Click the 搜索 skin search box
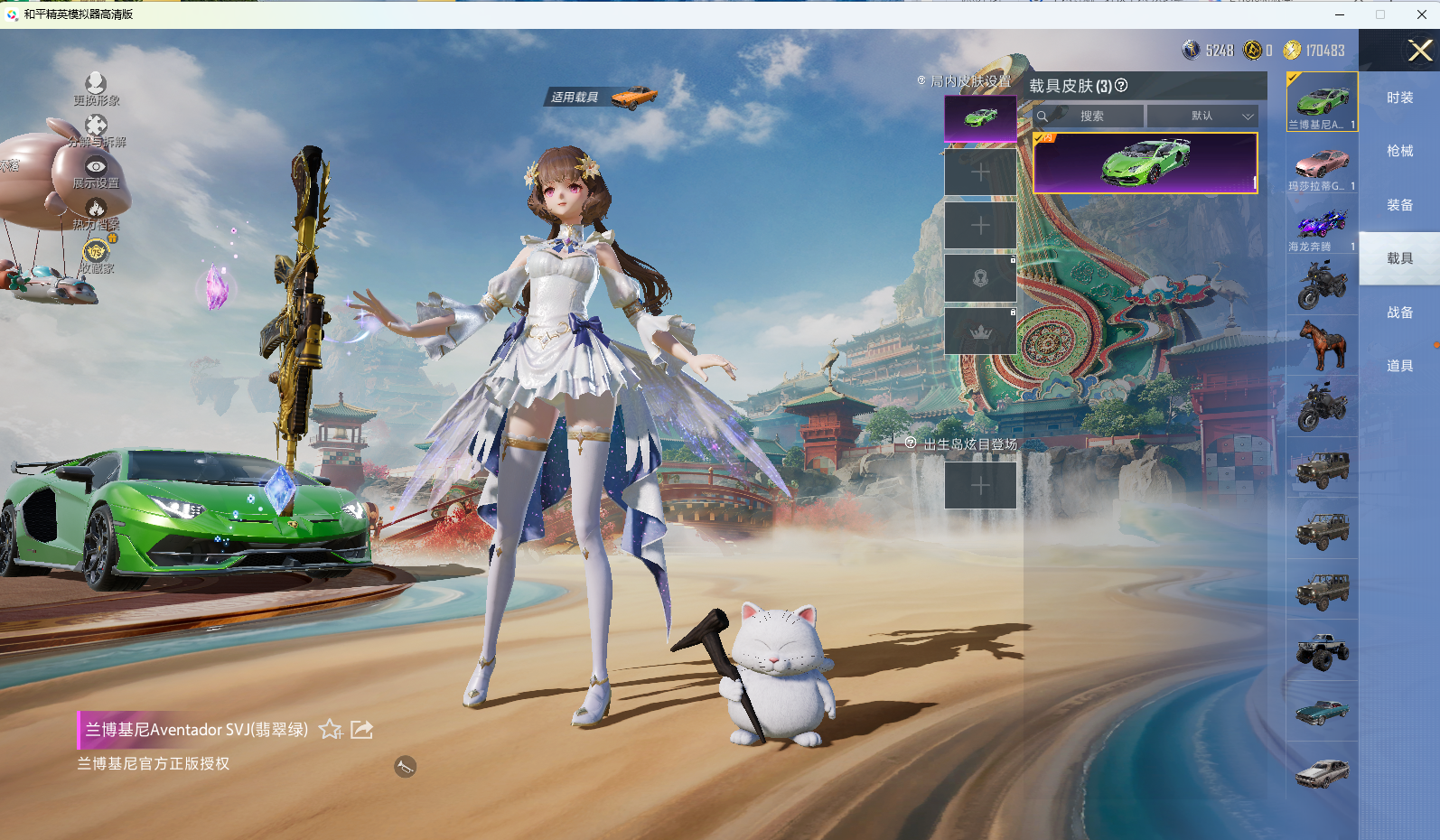 pyautogui.click(x=1090, y=117)
